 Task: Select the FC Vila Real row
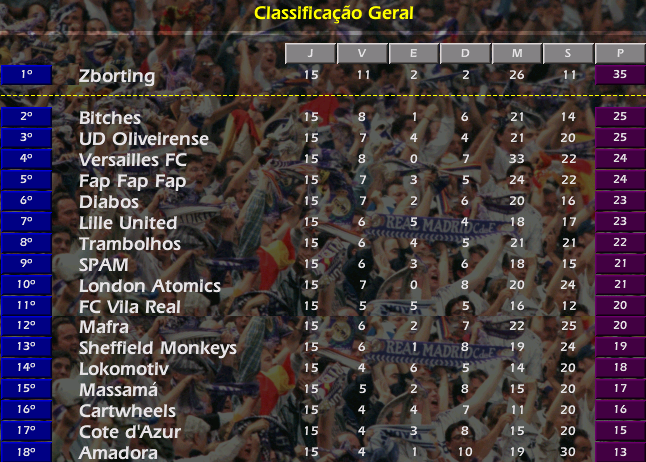pos(130,306)
